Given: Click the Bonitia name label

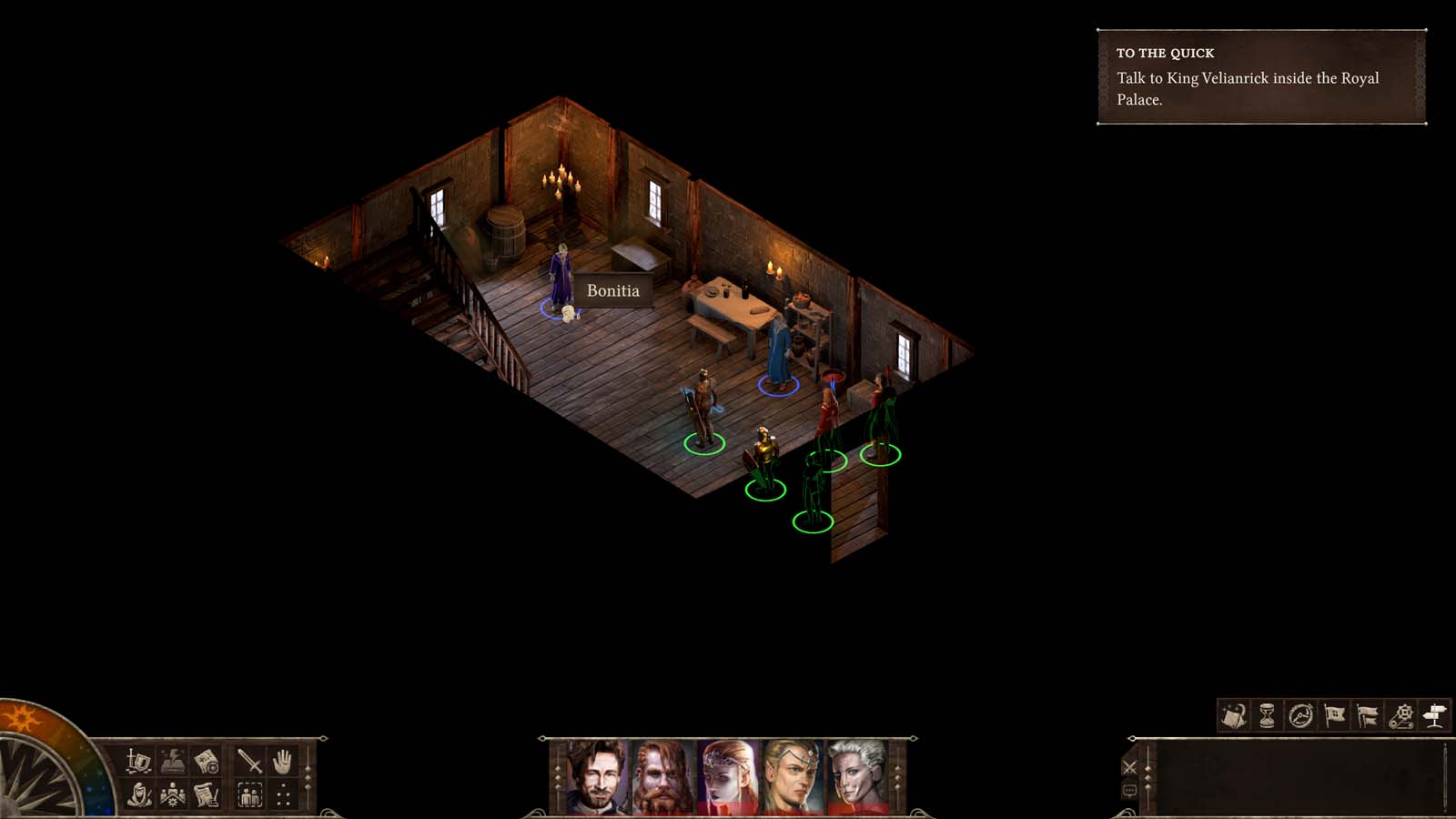Looking at the screenshot, I should click(x=612, y=290).
